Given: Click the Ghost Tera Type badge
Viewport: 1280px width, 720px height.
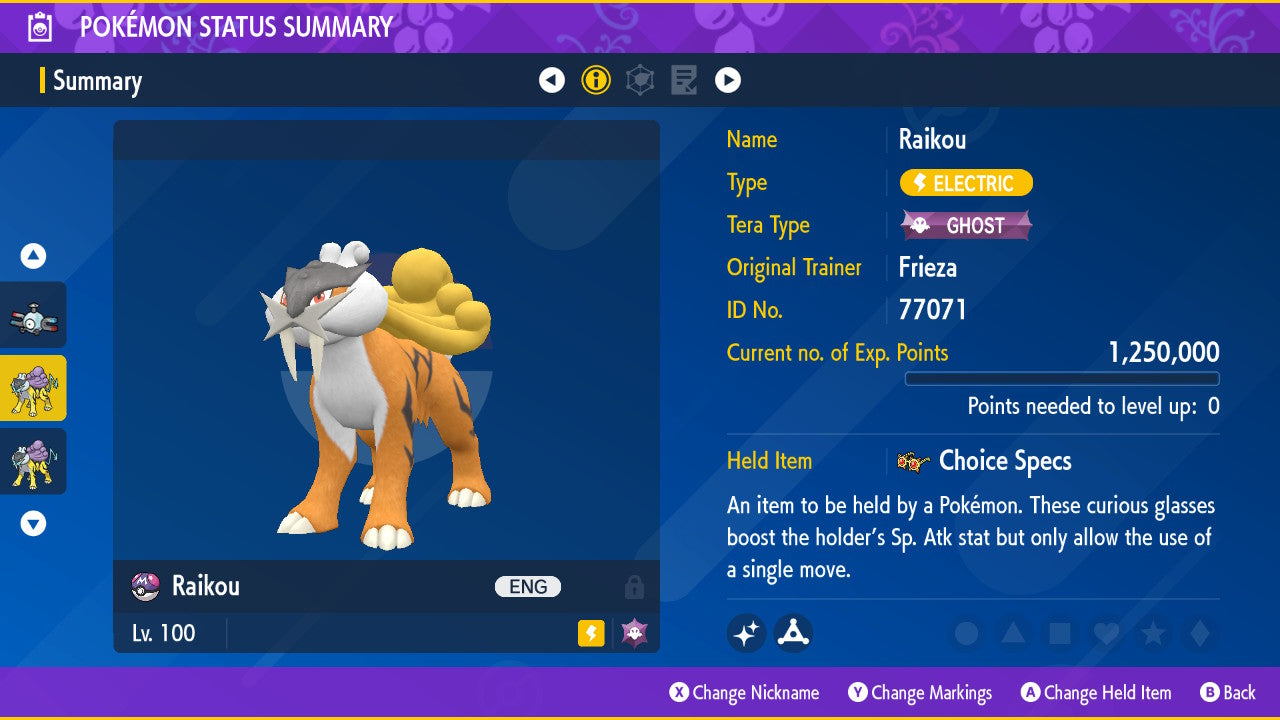Looking at the screenshot, I should click(x=966, y=225).
